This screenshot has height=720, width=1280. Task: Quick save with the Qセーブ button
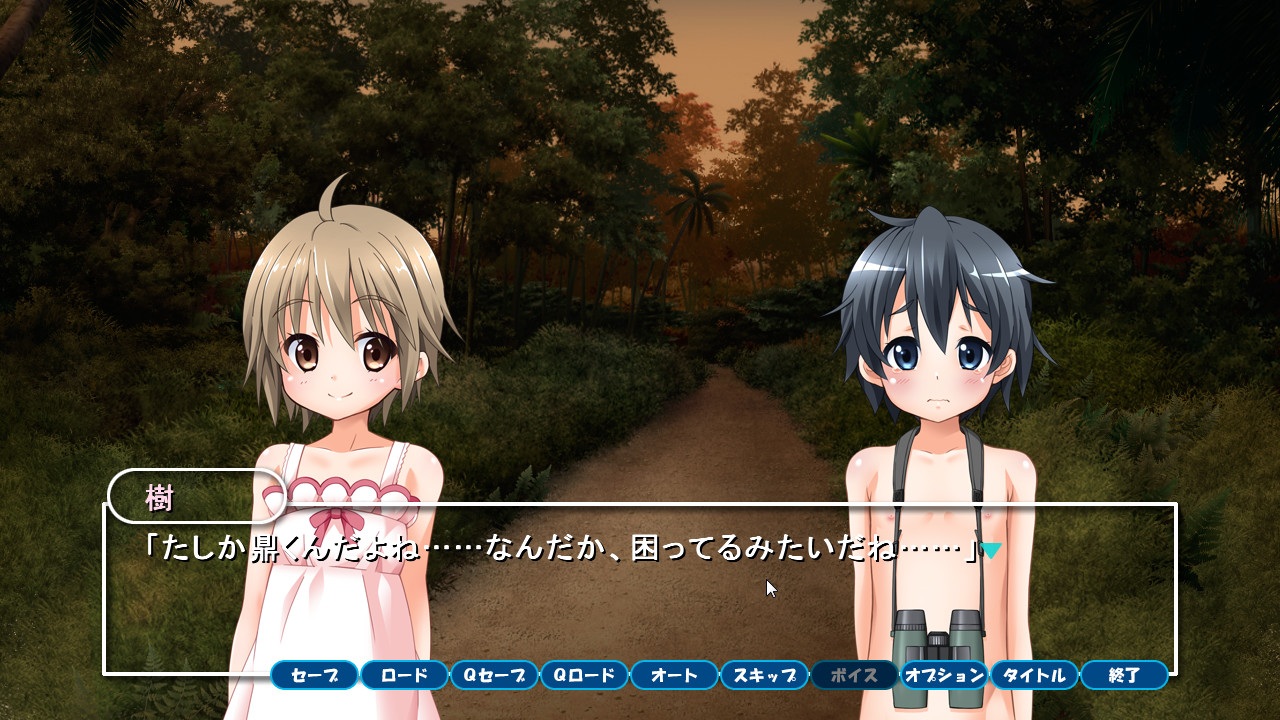click(x=494, y=675)
